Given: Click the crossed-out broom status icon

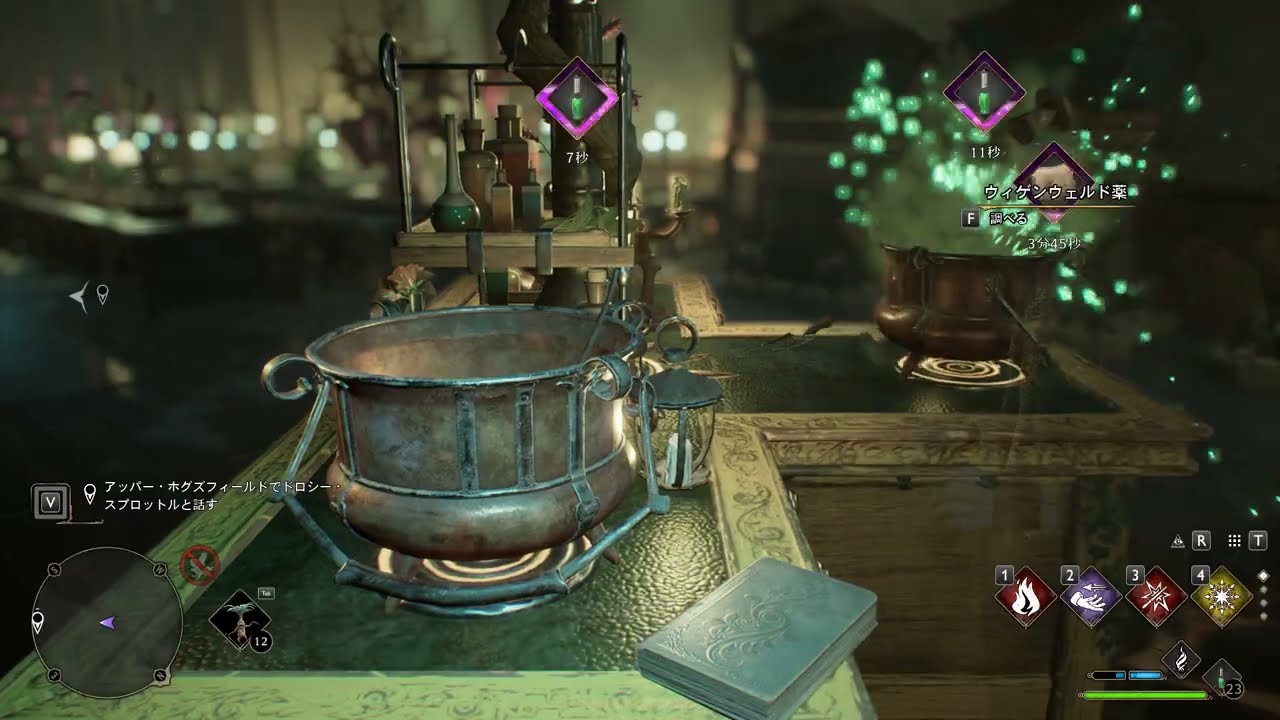Looking at the screenshot, I should pos(200,565).
